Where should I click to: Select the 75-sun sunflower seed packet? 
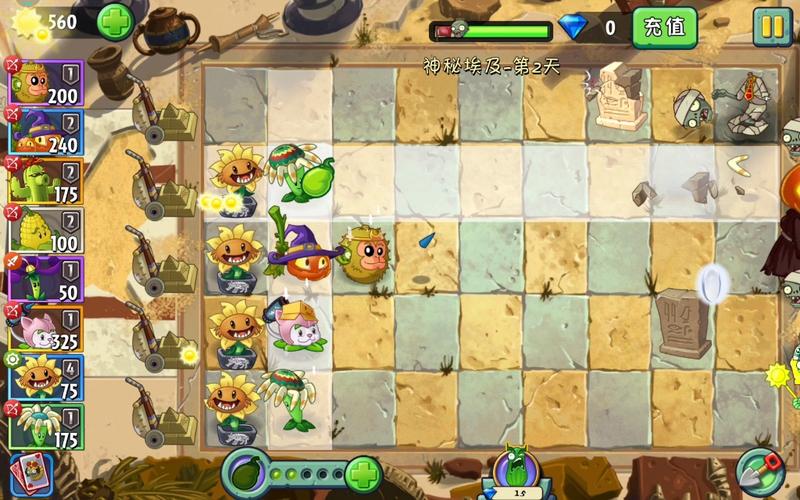coord(45,377)
